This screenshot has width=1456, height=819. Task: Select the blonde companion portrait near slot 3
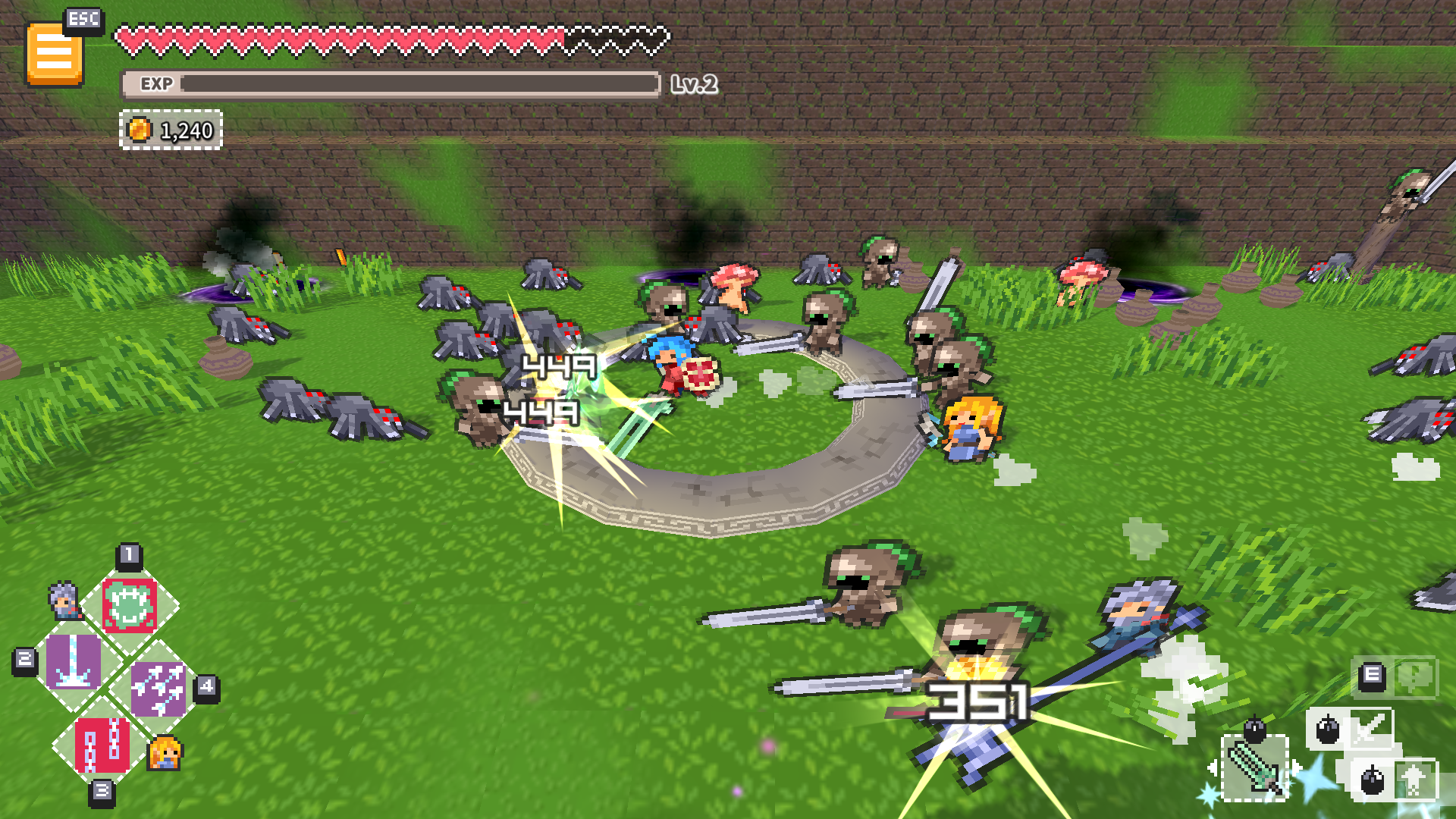click(165, 754)
